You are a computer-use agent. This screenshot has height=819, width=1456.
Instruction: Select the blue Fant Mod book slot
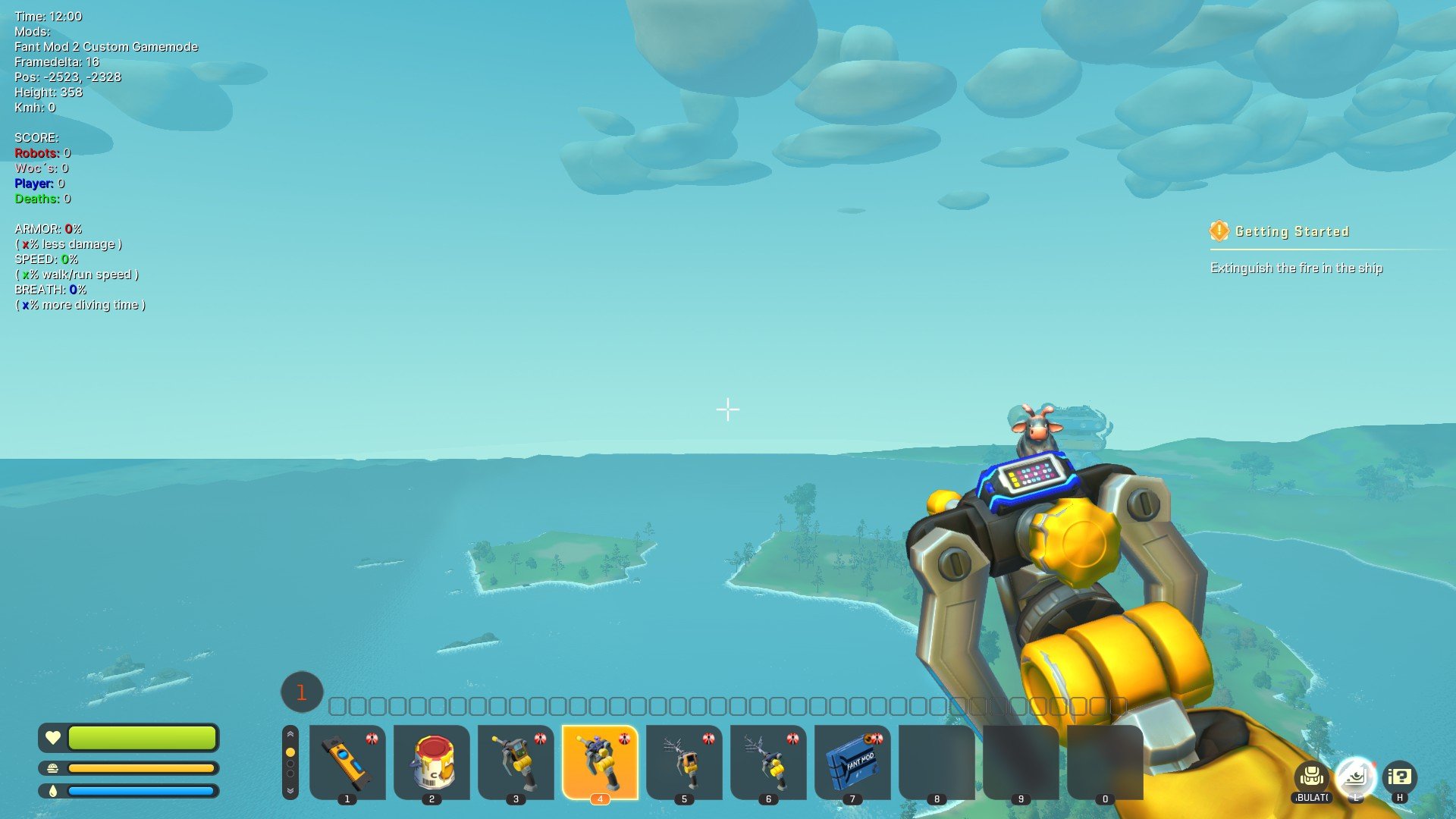(852, 761)
